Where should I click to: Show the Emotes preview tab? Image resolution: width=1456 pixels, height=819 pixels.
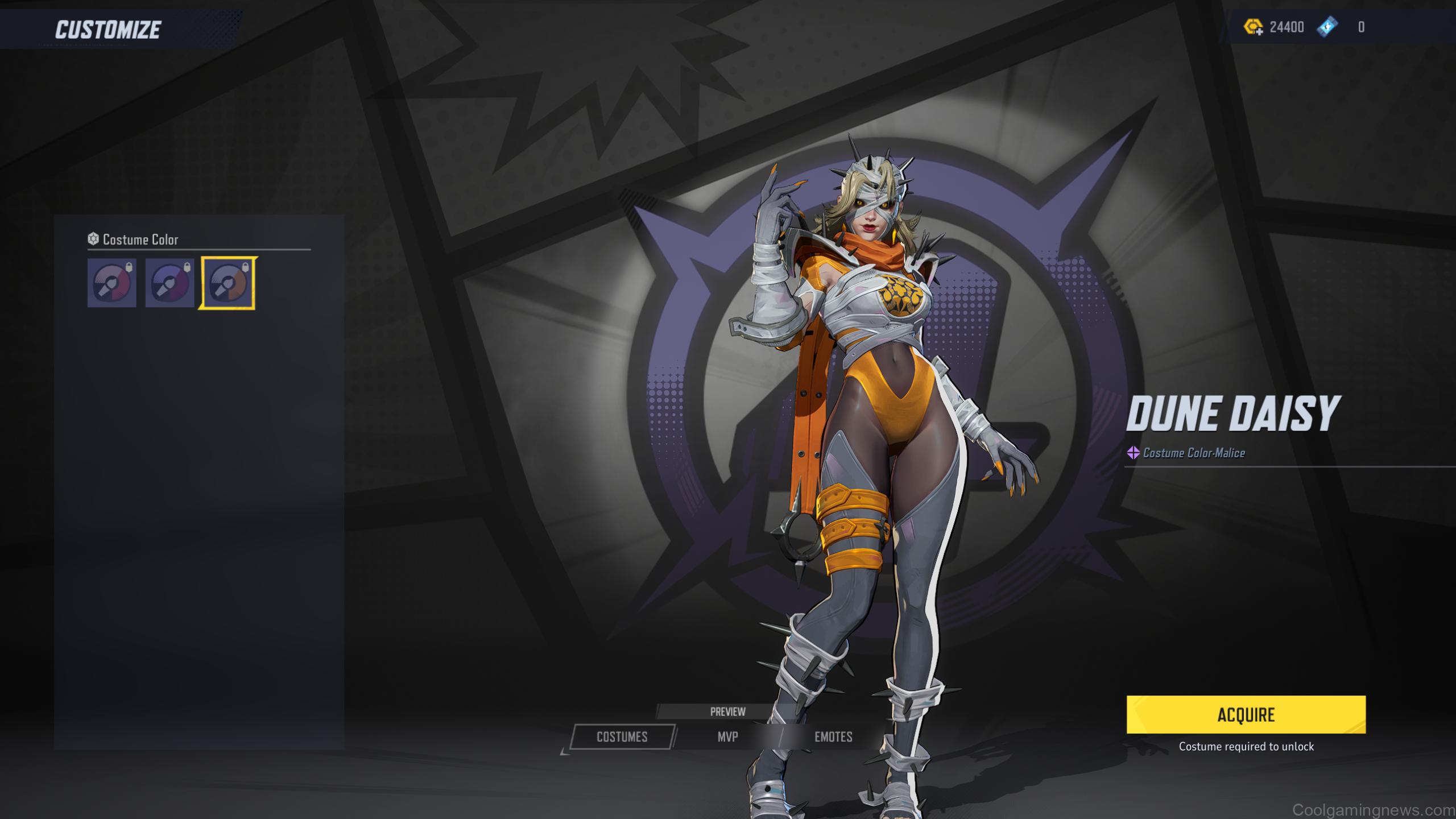pos(833,737)
